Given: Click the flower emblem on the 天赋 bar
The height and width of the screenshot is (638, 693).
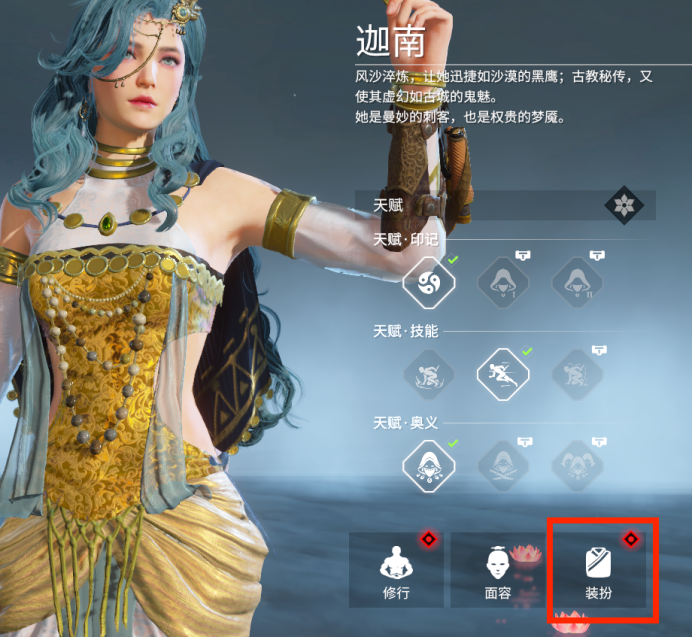Looking at the screenshot, I should [624, 206].
